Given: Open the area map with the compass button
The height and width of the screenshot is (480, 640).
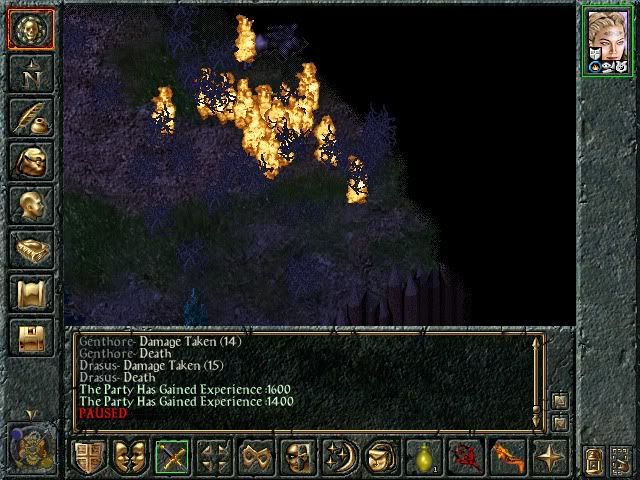Looking at the screenshot, I should (x=31, y=73).
